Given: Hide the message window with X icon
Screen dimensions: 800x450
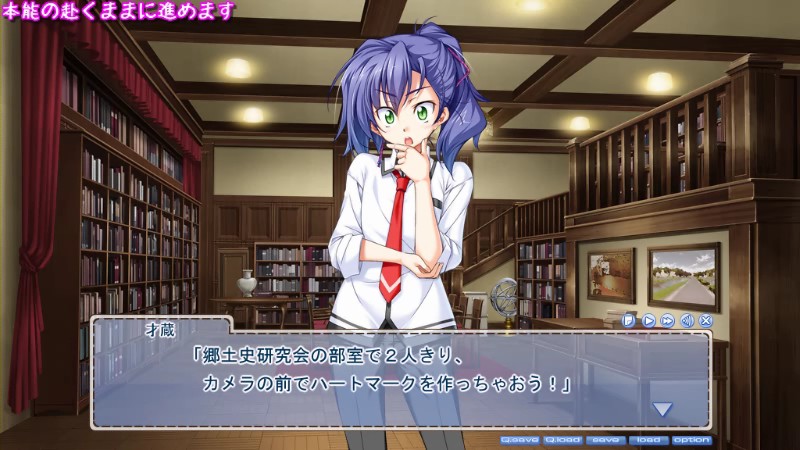Looking at the screenshot, I should (x=706, y=321).
